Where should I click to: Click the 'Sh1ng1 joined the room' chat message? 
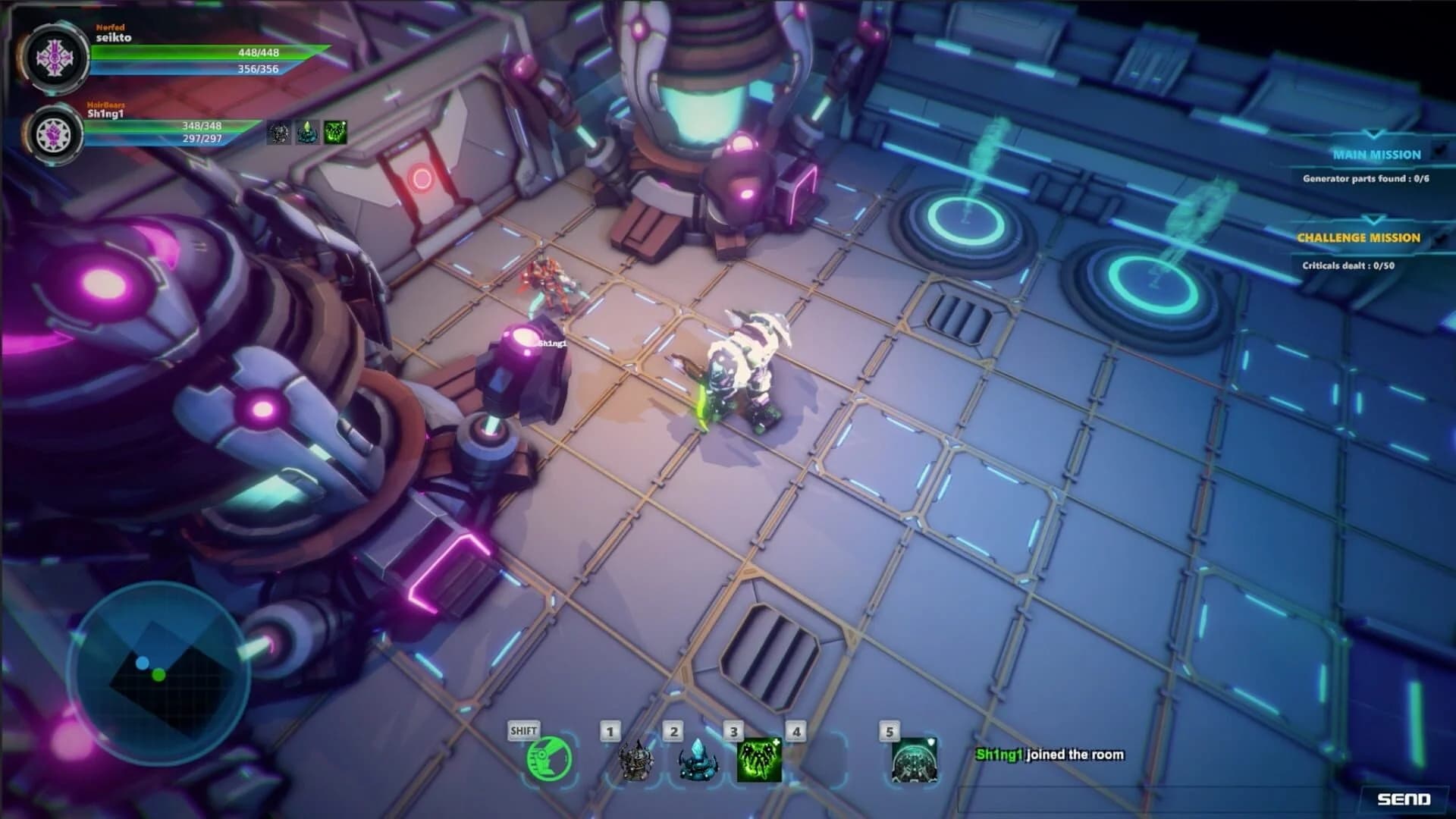coord(1050,755)
